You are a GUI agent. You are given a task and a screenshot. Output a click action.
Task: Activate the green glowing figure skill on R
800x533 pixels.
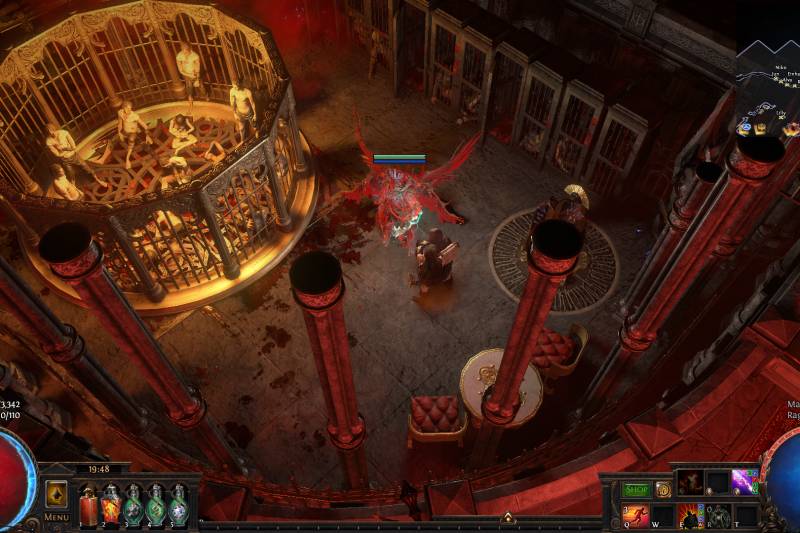718,515
